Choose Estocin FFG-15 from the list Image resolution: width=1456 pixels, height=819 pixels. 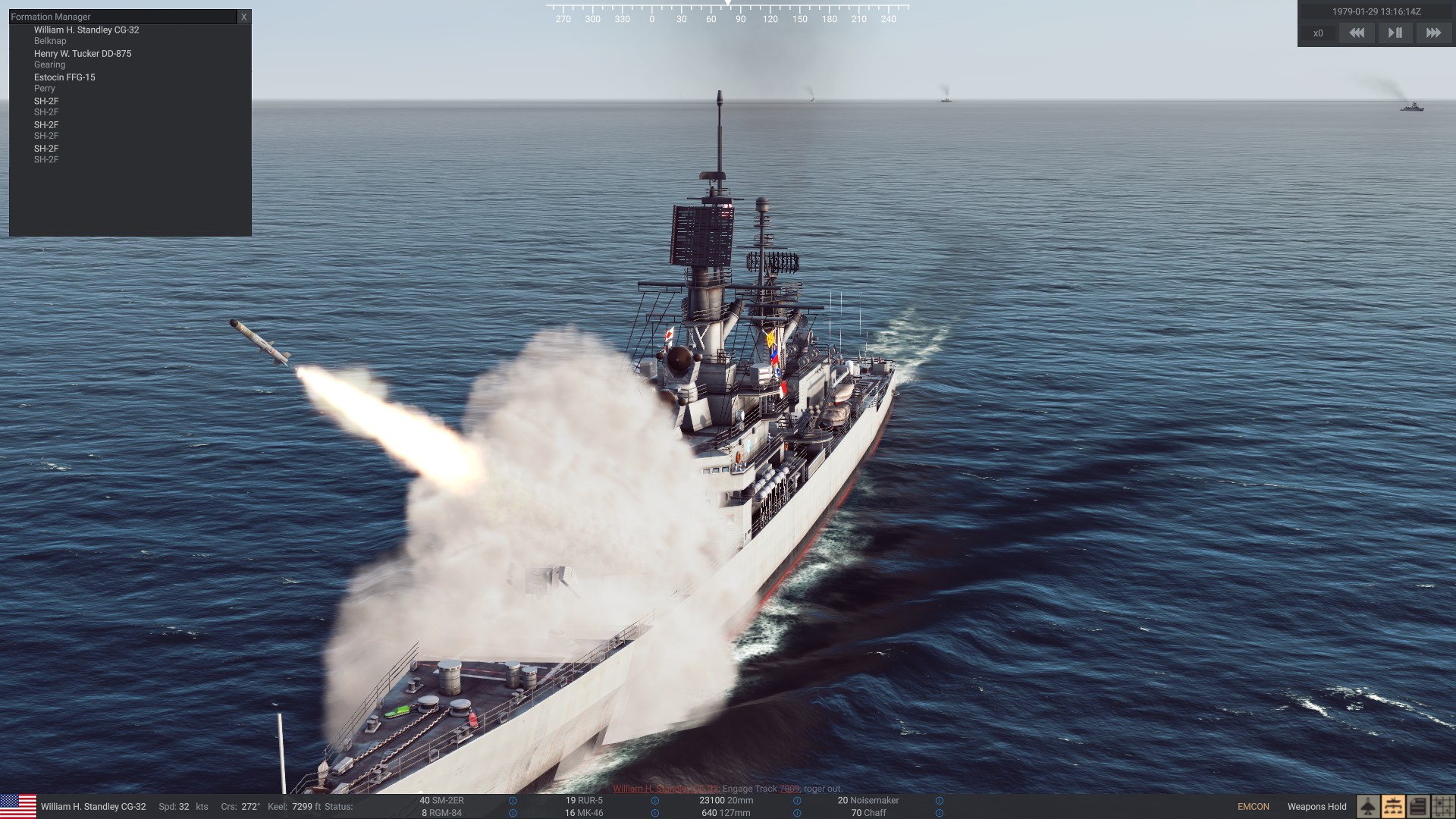[x=64, y=77]
